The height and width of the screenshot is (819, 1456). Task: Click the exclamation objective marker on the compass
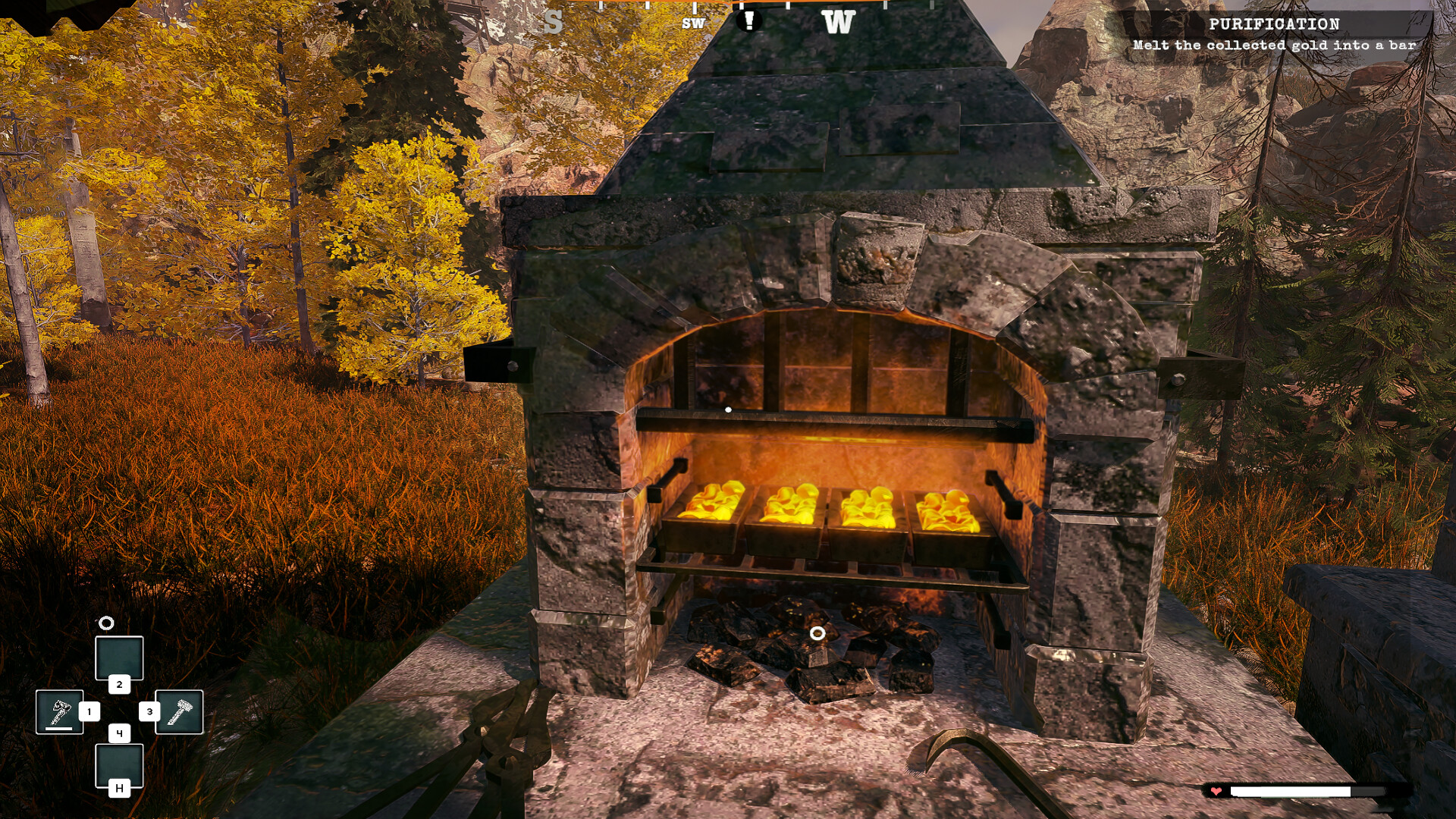750,20
